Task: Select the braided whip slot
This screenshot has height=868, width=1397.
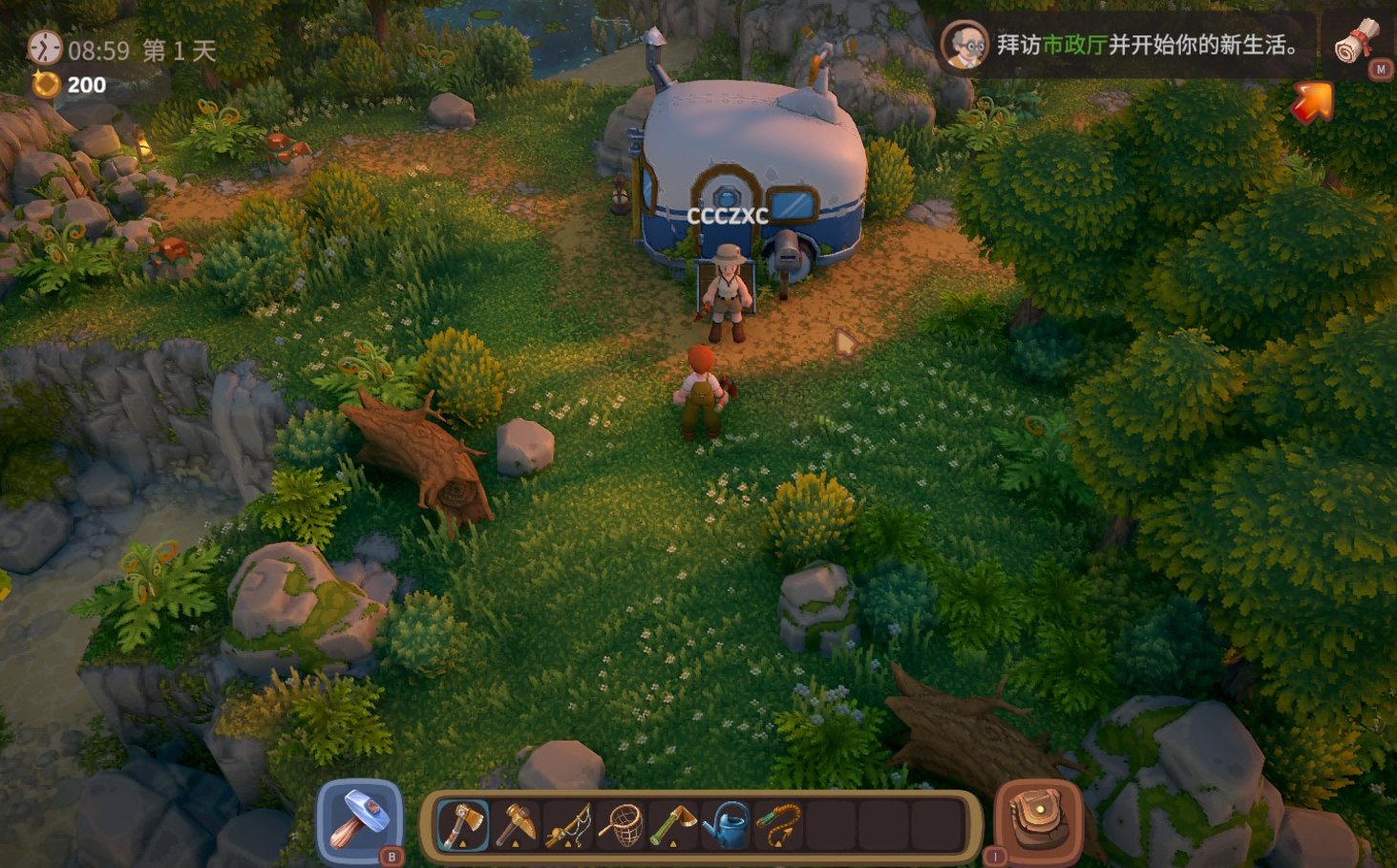Action: [778, 824]
